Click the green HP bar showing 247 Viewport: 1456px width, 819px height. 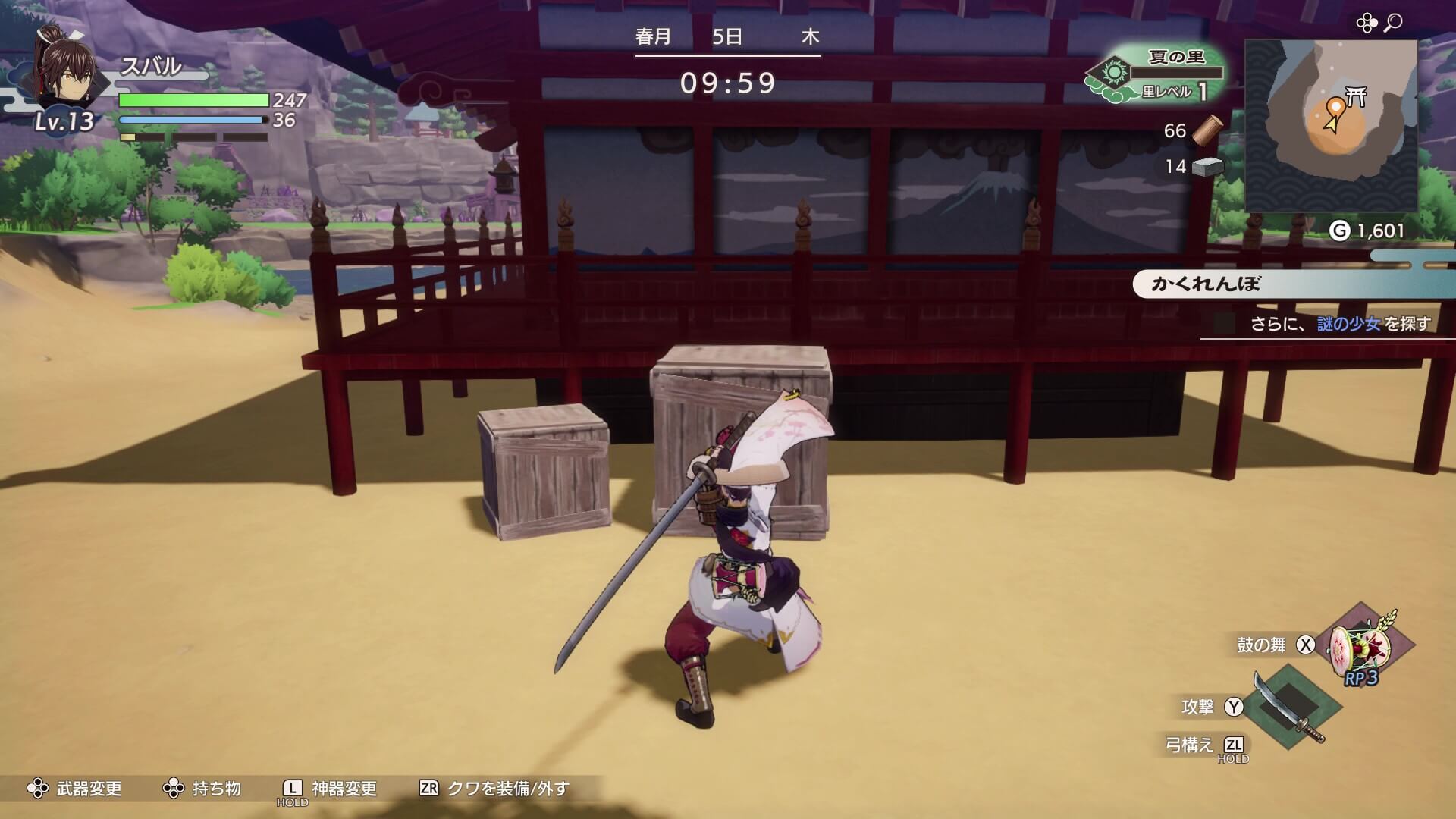pos(193,100)
